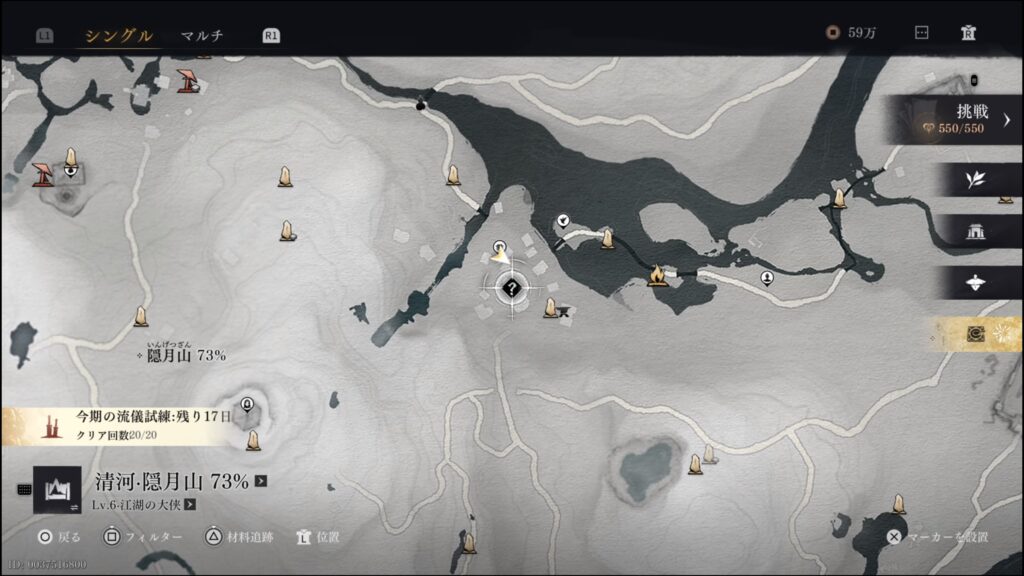The image size is (1024, 576).
Task: Open 材料追跡 material tracking
Action: pos(238,537)
